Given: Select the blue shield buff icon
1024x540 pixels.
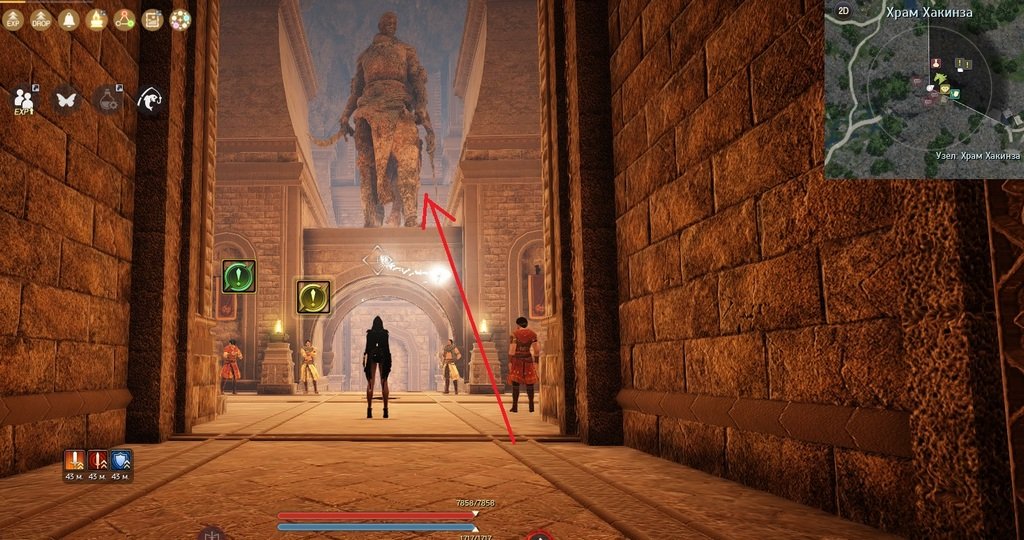Looking at the screenshot, I should tap(121, 461).
